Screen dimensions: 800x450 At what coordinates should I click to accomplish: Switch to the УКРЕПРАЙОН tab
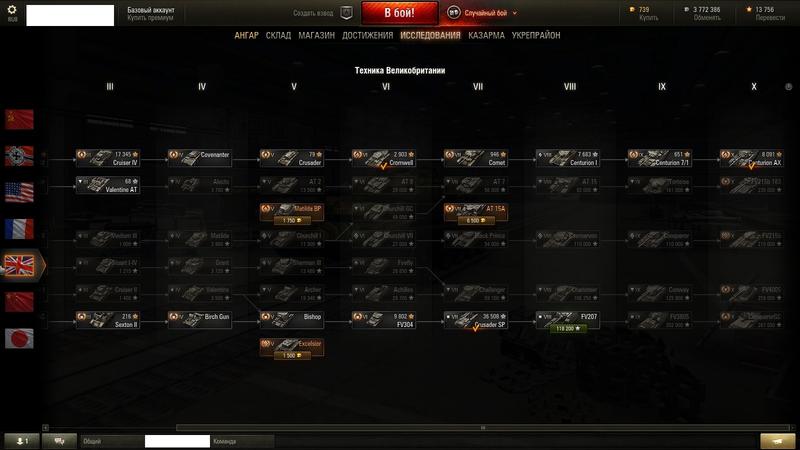tap(535, 35)
